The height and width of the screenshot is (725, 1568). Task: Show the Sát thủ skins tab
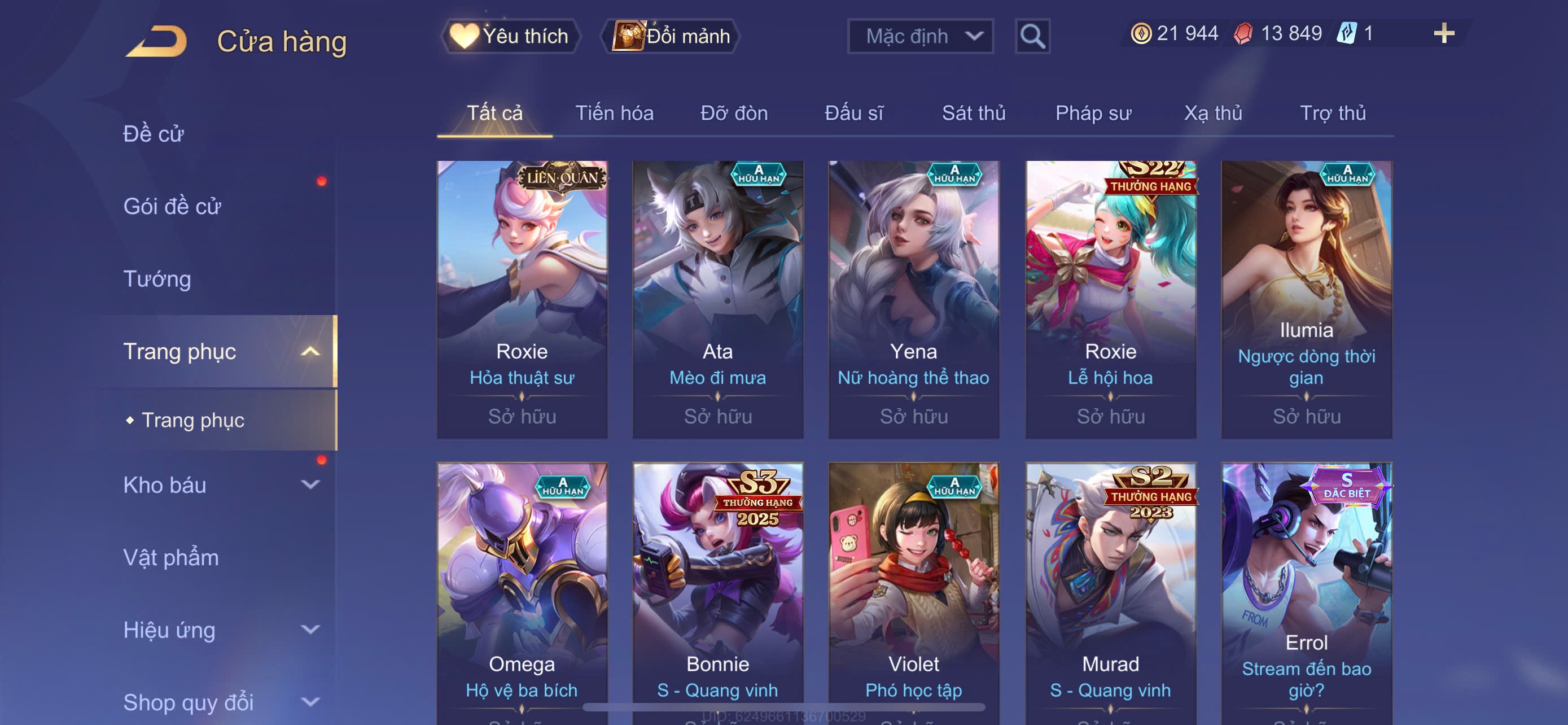tap(973, 113)
